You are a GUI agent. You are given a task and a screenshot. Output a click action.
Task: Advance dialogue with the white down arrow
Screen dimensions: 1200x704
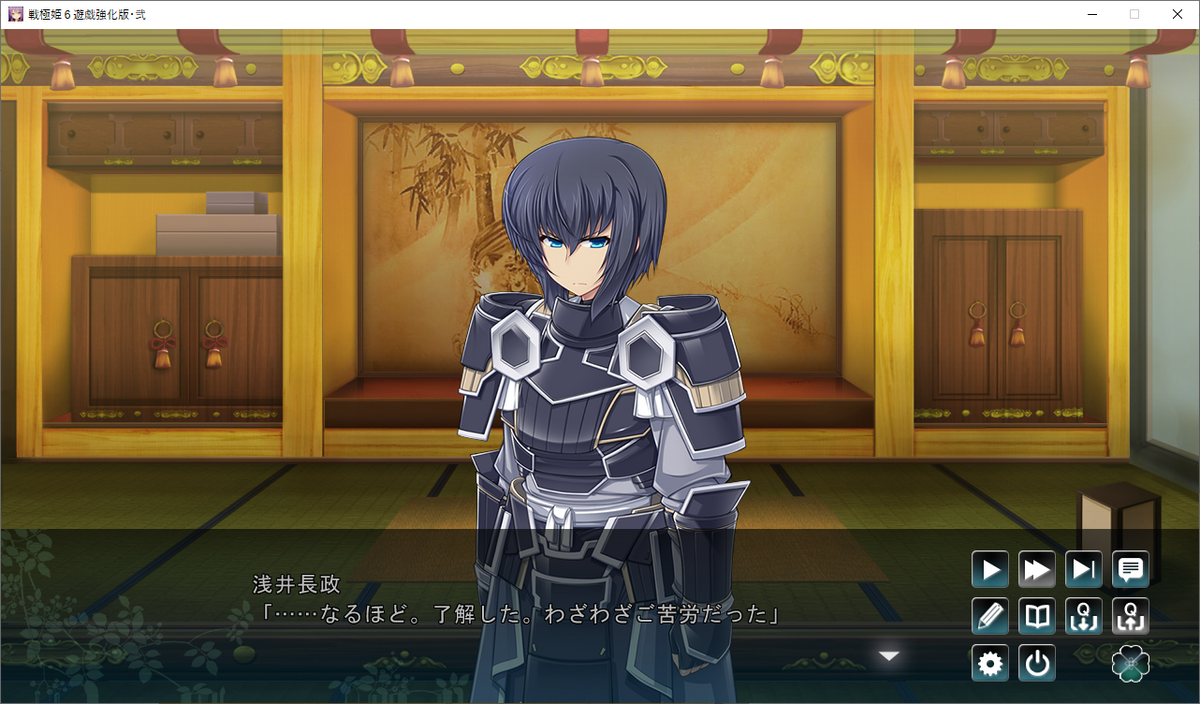click(x=889, y=656)
